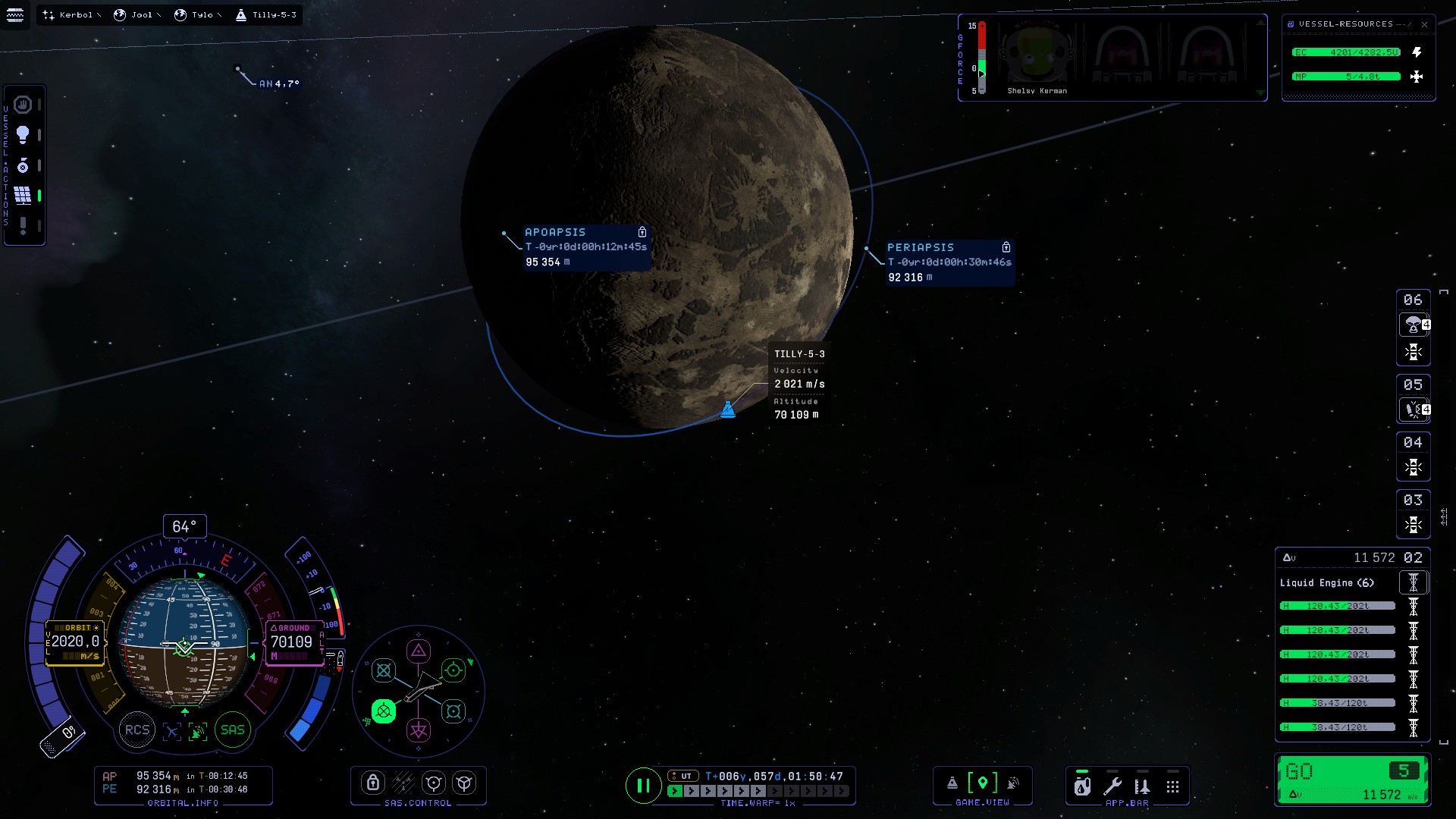Click the padlock icon in SAS Control

(372, 783)
